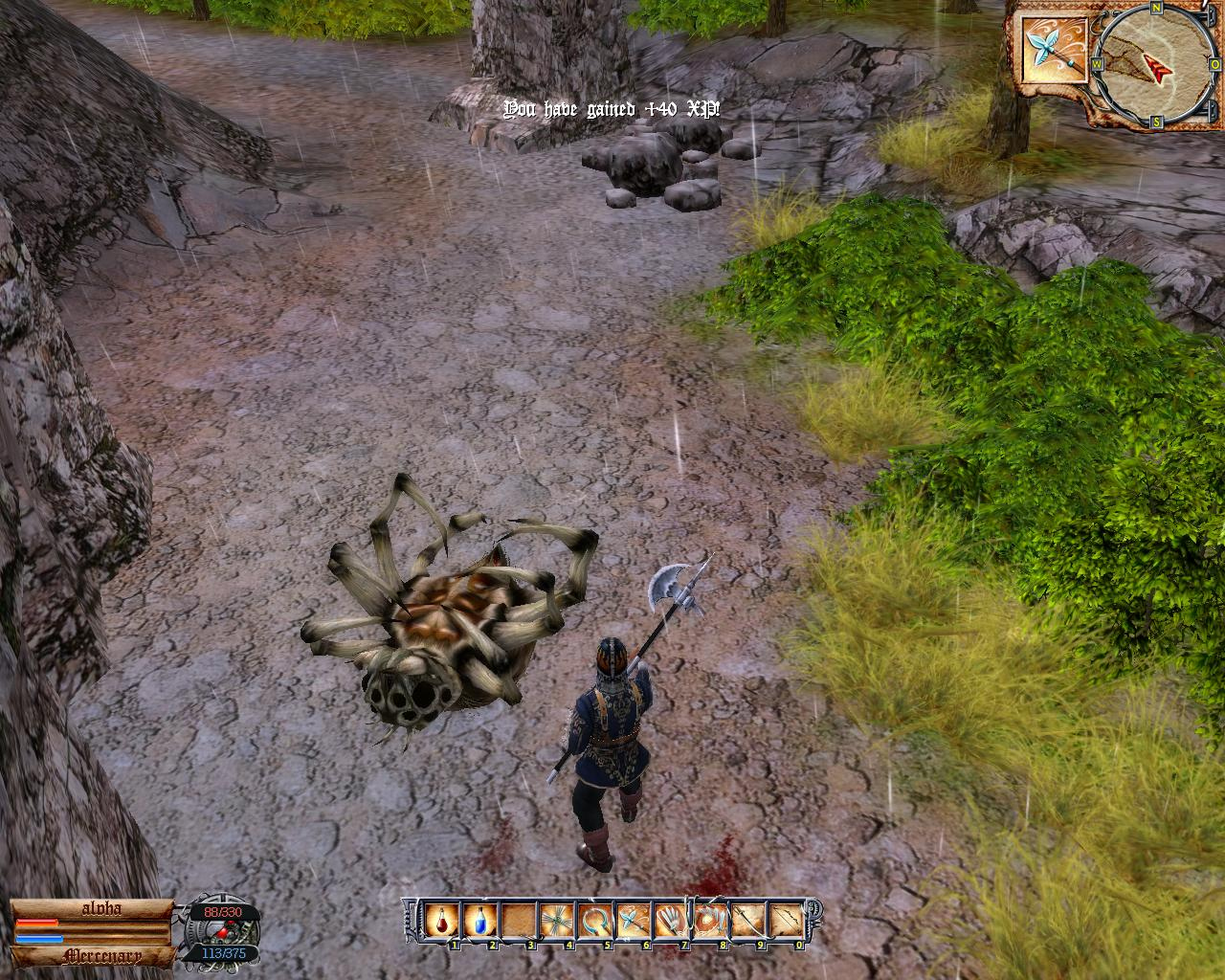Trigger the fan-of-blades skill in slot 7

click(670, 922)
